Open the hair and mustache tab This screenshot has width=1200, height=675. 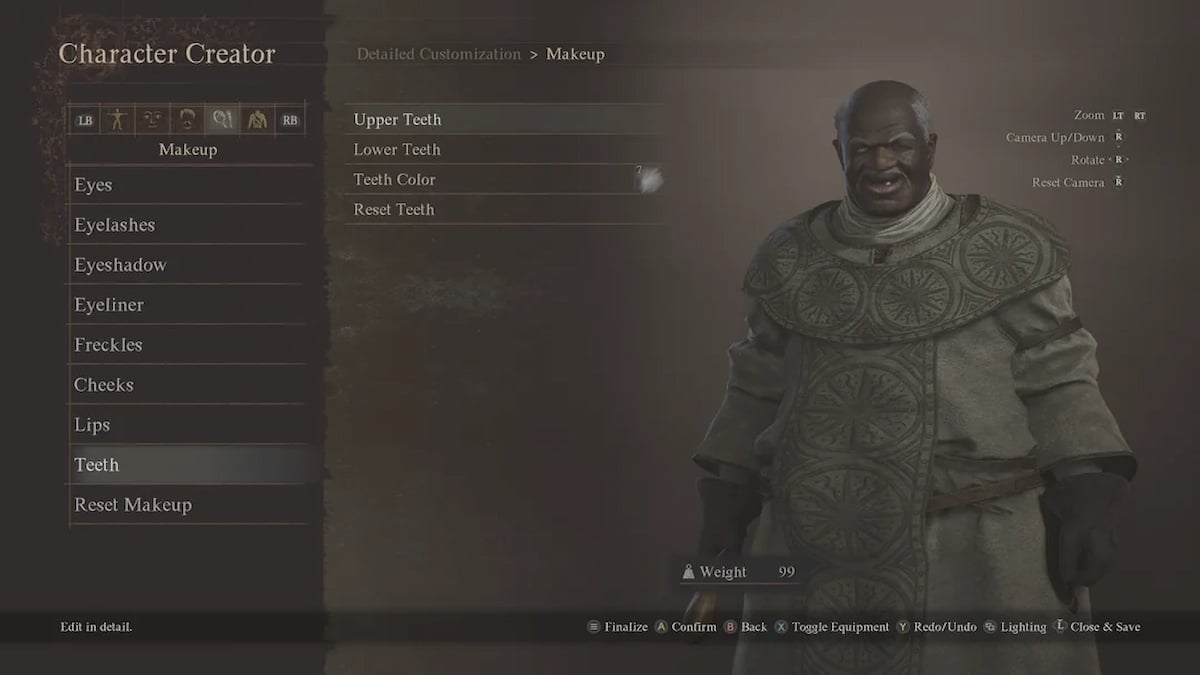click(x=187, y=120)
